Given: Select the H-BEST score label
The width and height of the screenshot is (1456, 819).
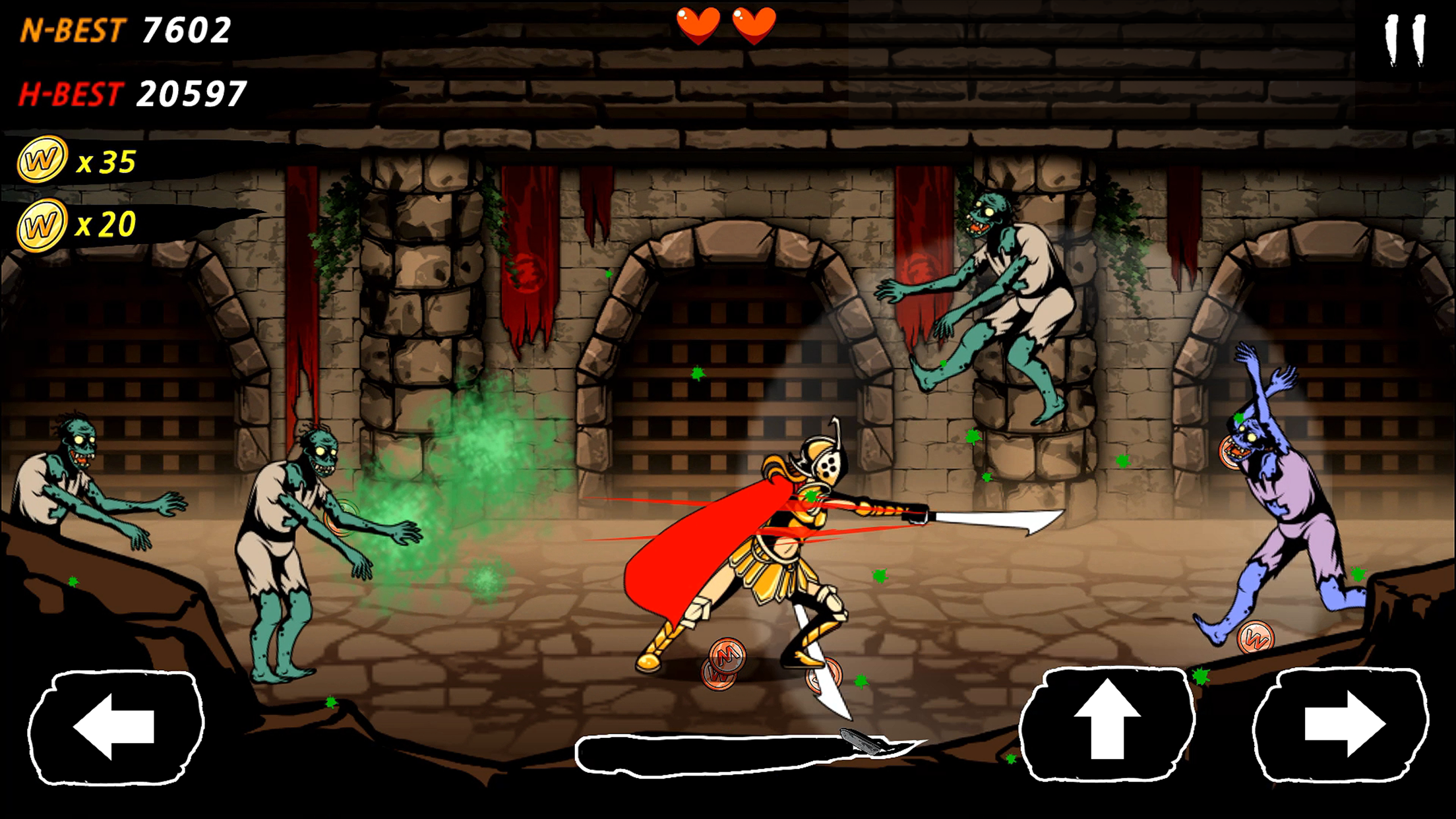Looking at the screenshot, I should 73,92.
